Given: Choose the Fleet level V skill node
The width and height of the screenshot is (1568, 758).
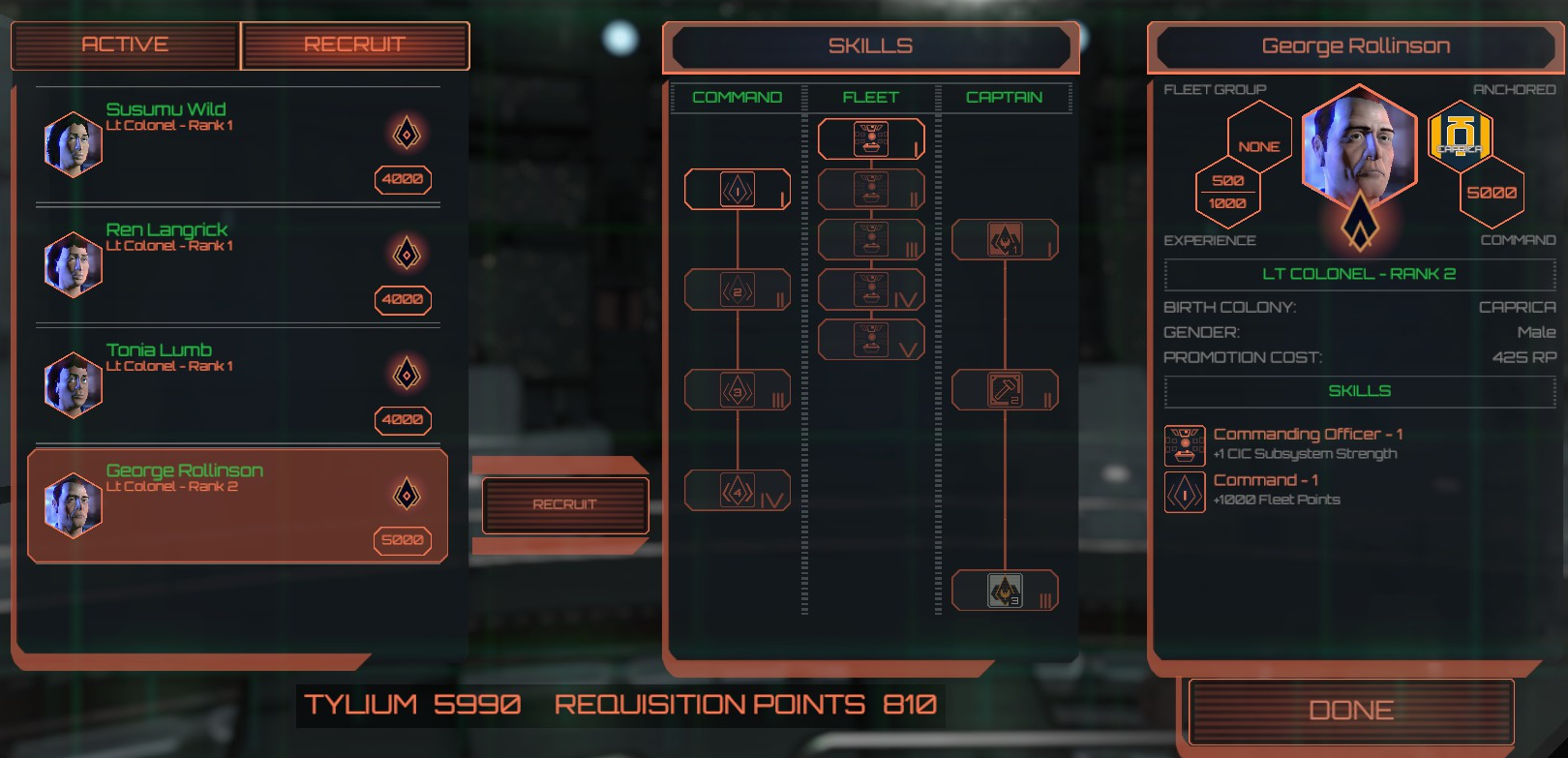Looking at the screenshot, I should 871,340.
